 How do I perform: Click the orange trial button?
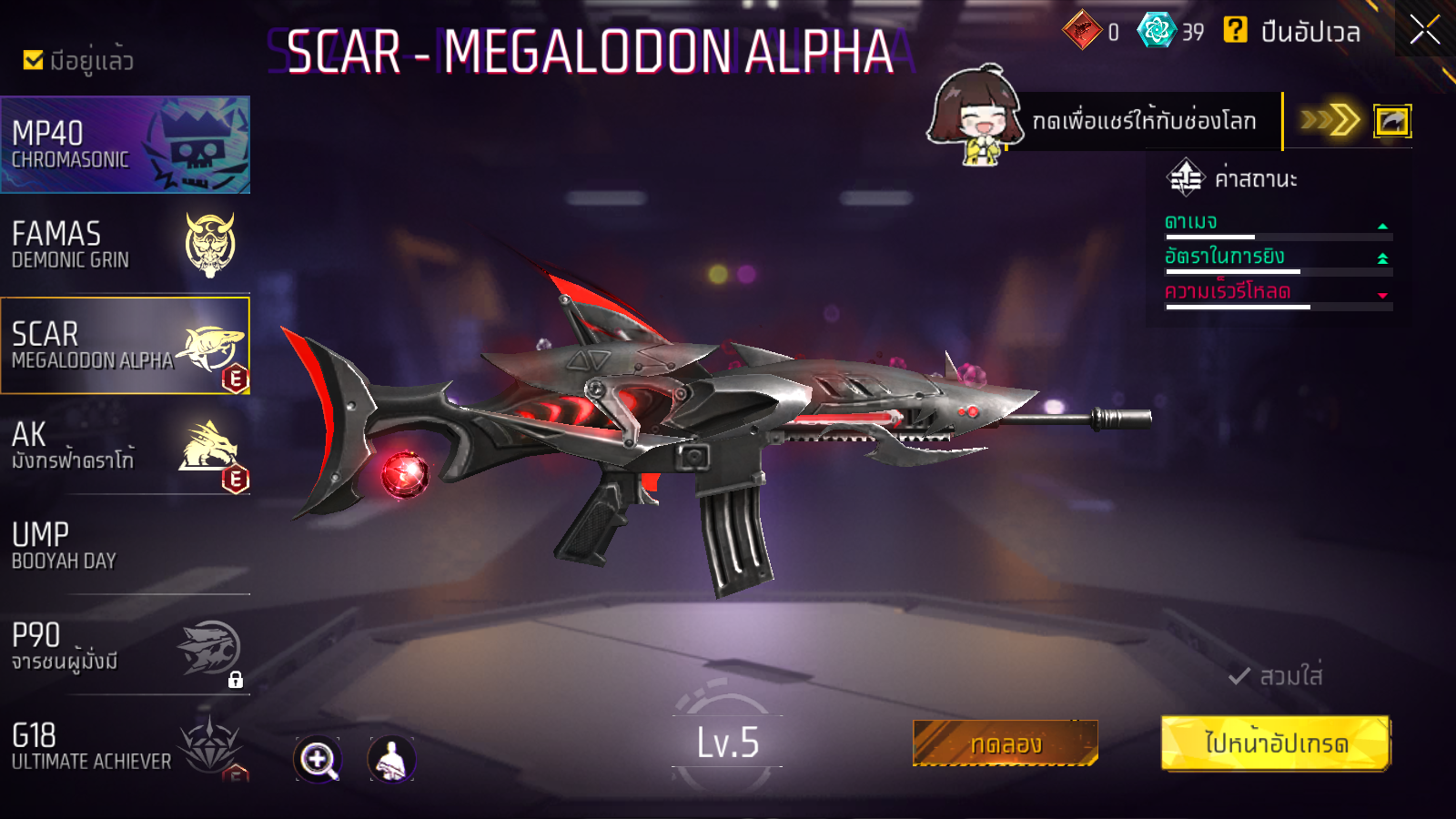click(1005, 743)
